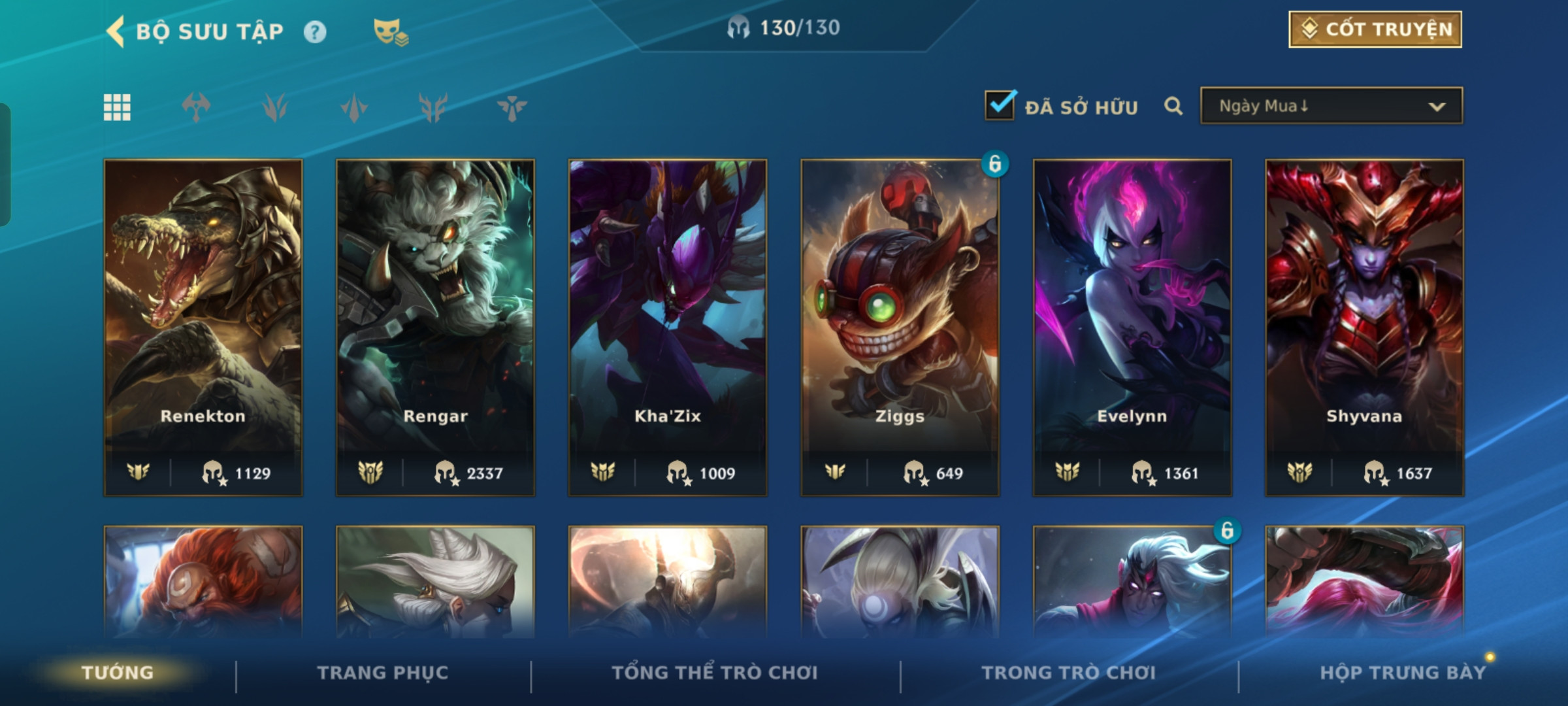
Task: Open the Ngày Mua sort dropdown
Action: pos(1331,106)
